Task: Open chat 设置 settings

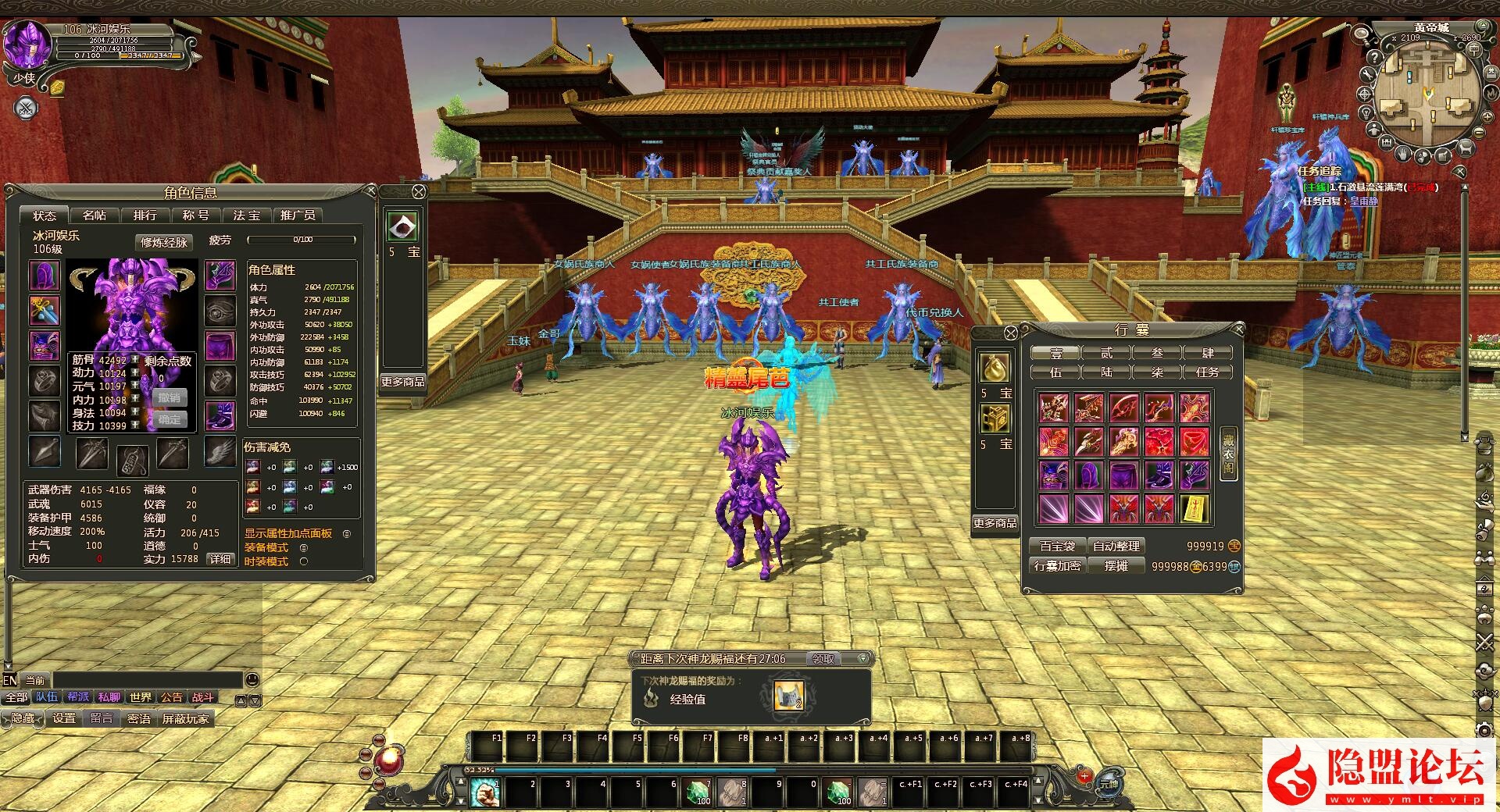Action: (x=64, y=718)
